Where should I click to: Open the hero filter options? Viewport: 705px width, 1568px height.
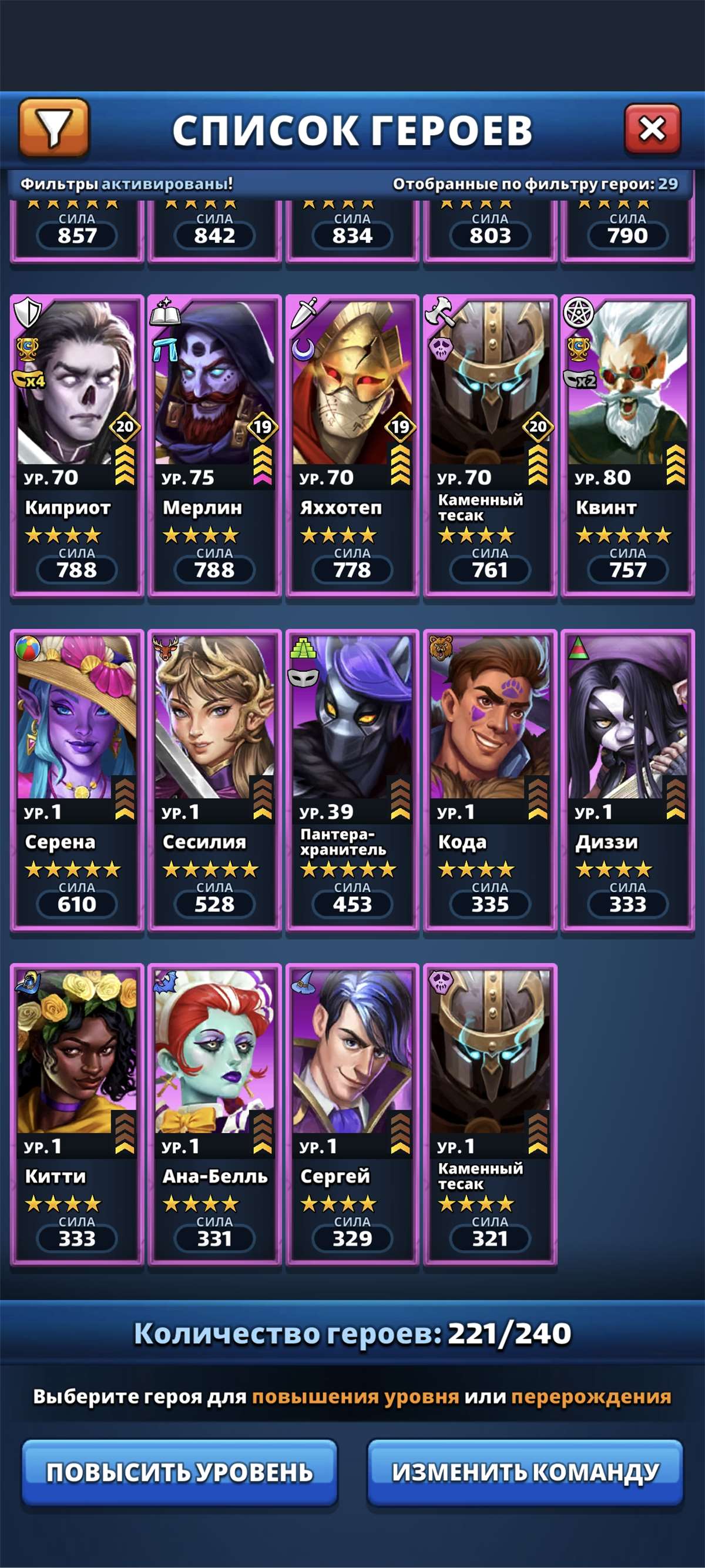pos(54,128)
